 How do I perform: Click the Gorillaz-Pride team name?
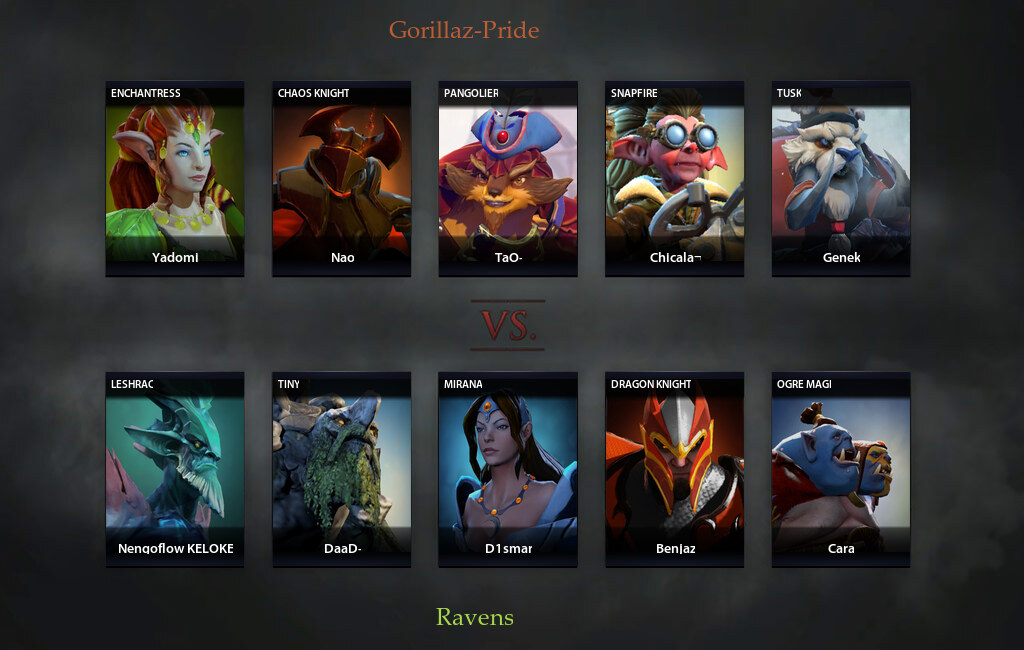pos(464,30)
